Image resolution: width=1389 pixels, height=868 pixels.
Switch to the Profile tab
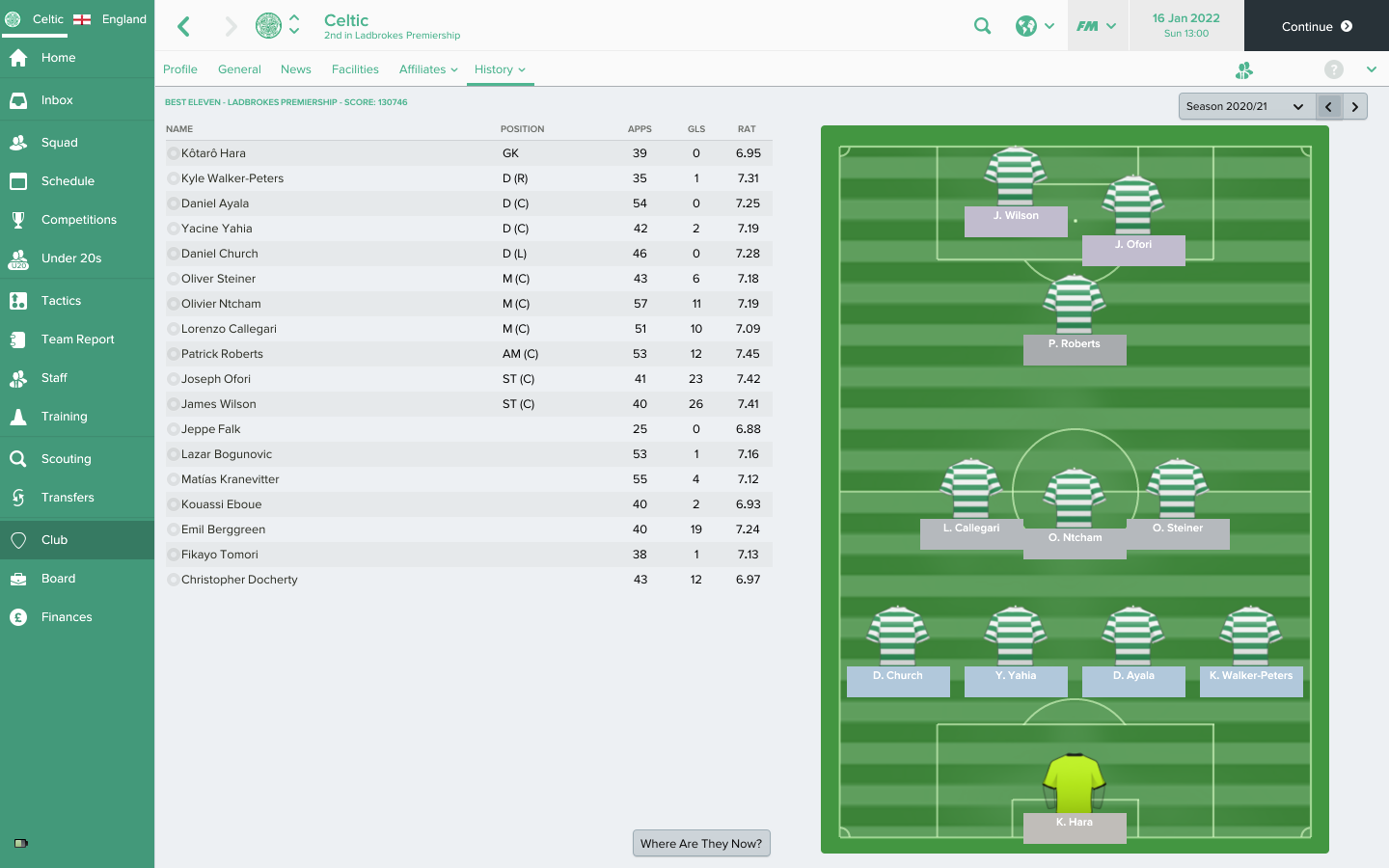pyautogui.click(x=179, y=69)
